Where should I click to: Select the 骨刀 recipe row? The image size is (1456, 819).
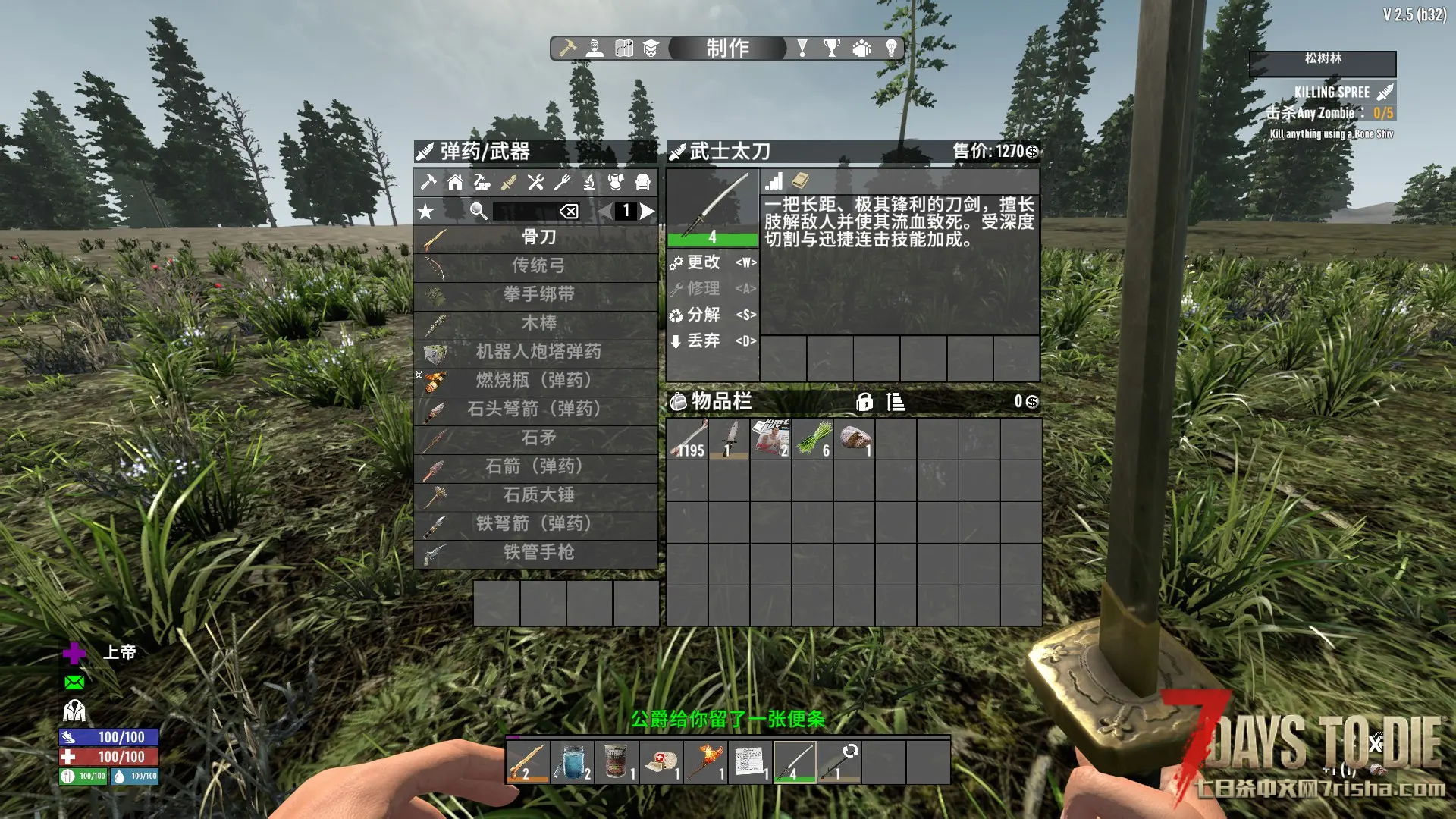pos(537,238)
